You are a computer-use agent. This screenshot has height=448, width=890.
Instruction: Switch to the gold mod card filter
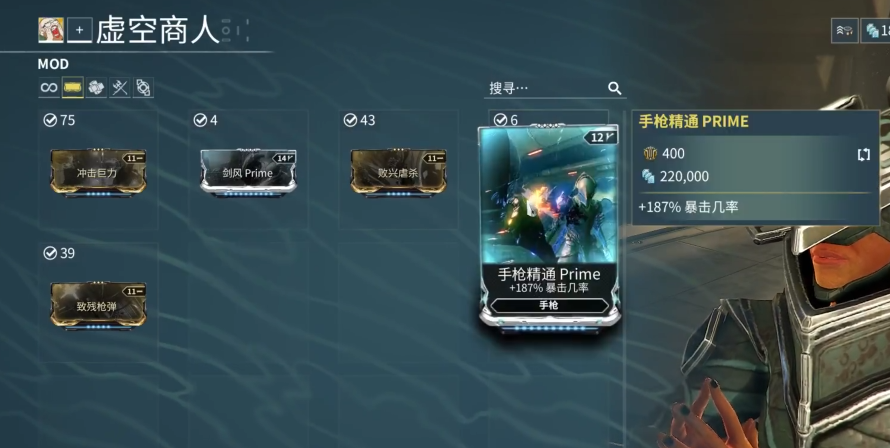[x=72, y=88]
